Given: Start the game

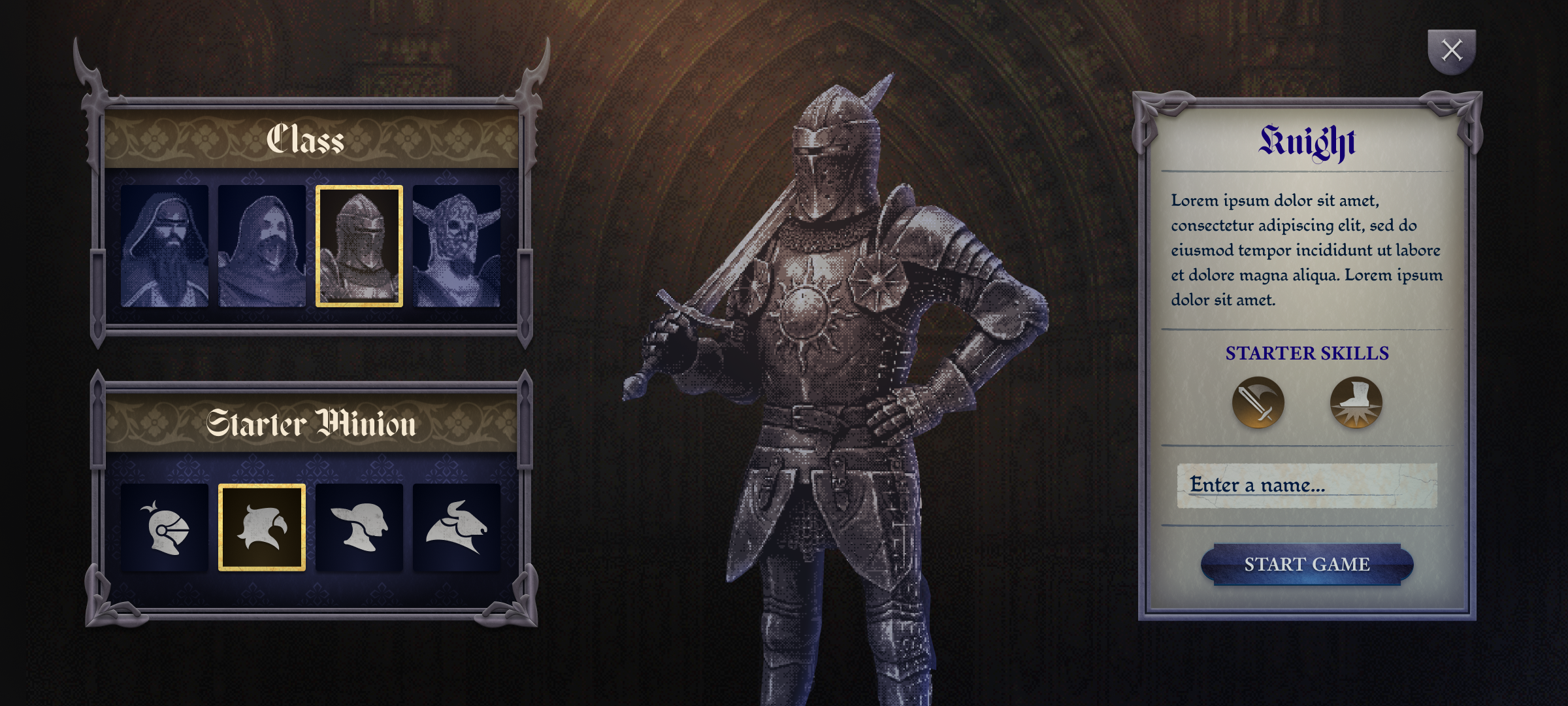Looking at the screenshot, I should click(x=1307, y=564).
